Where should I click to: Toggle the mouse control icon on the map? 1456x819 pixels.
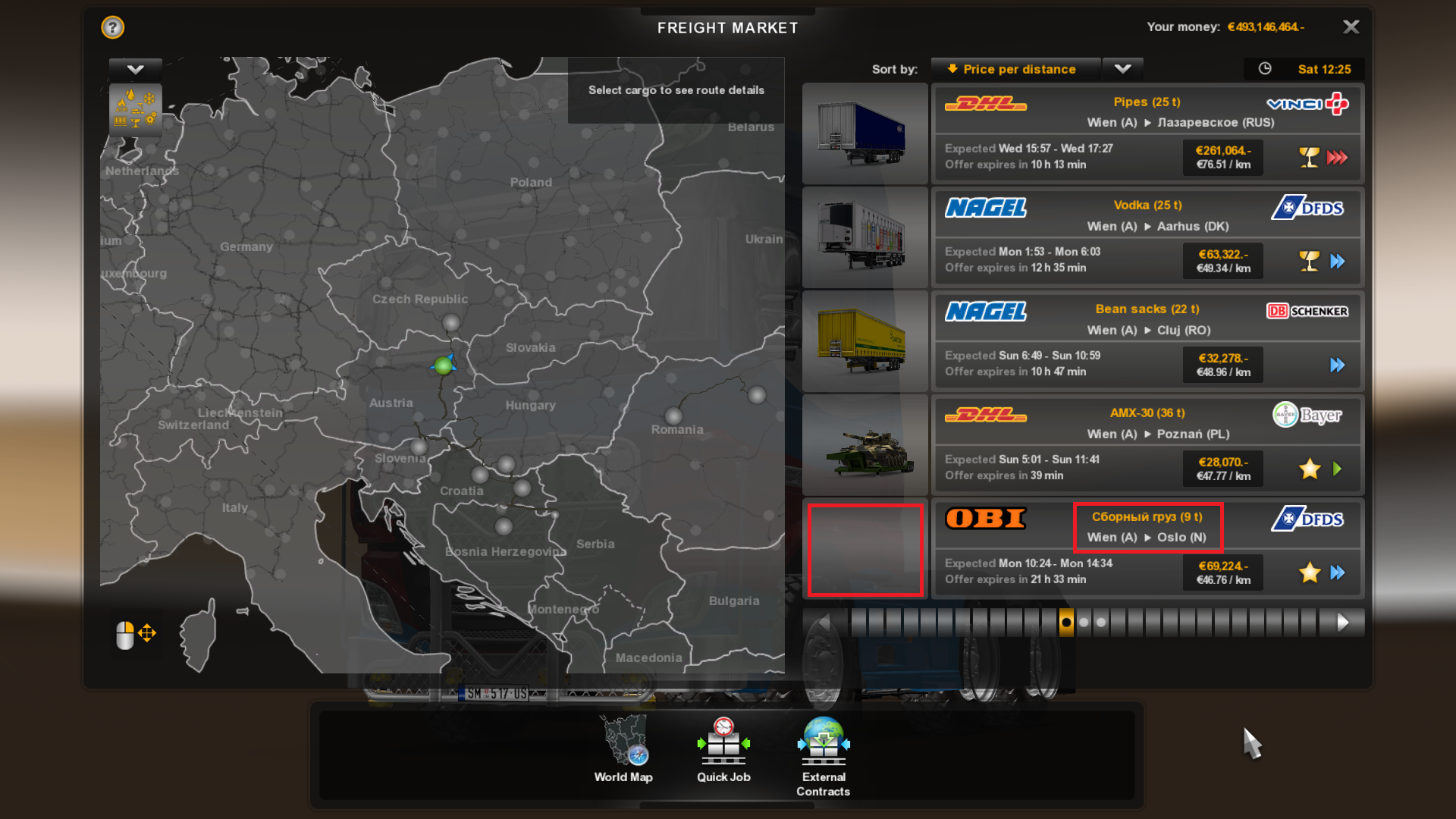pyautogui.click(x=125, y=635)
